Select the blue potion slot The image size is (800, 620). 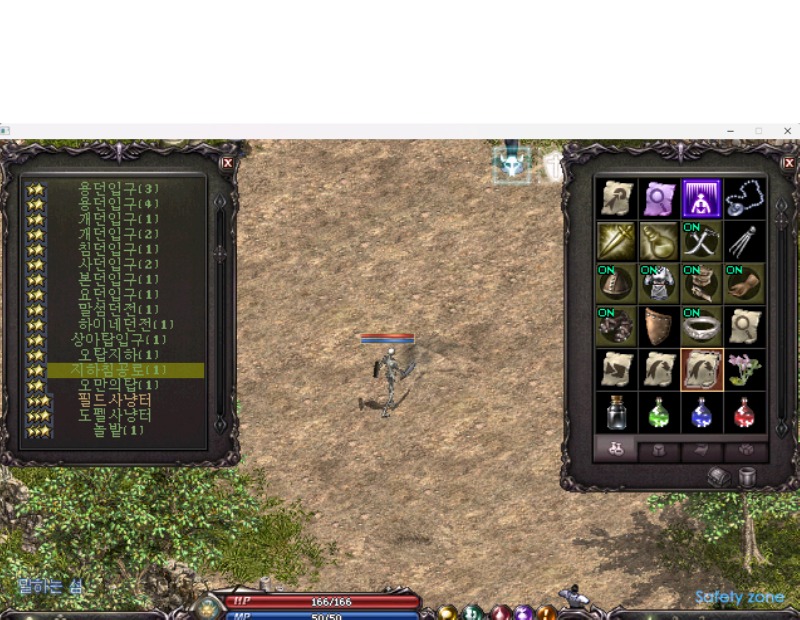pyautogui.click(x=701, y=412)
